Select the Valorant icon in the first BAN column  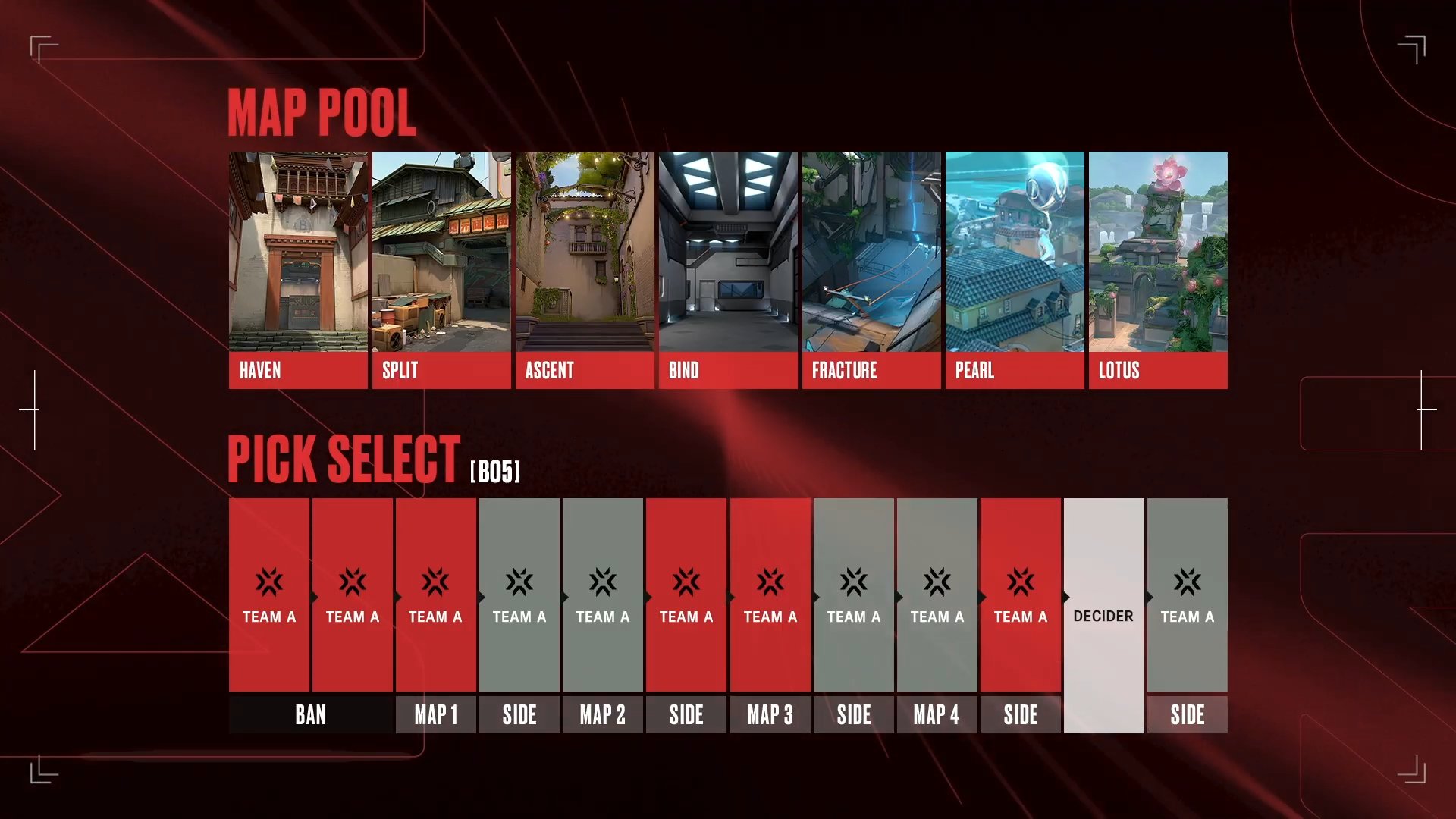tap(270, 580)
